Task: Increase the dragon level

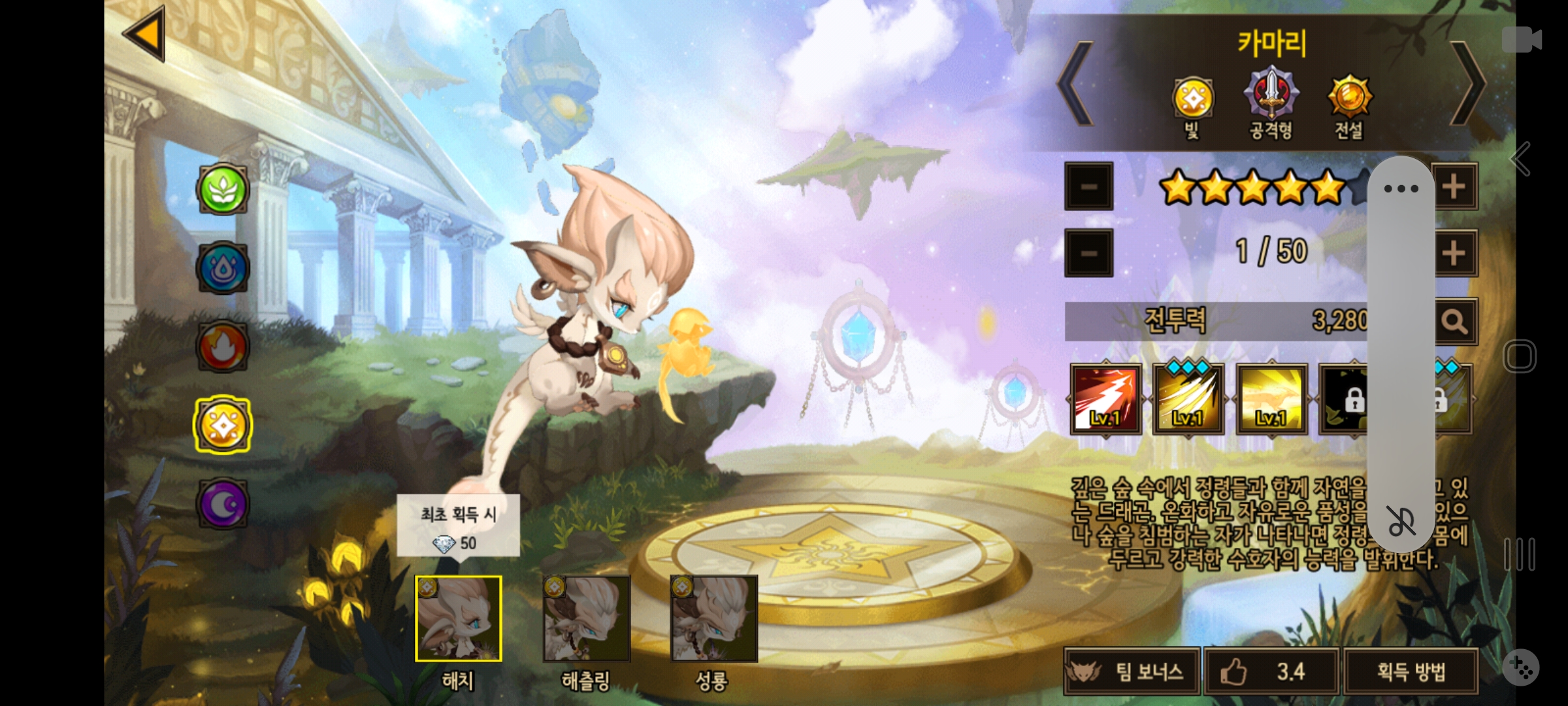Action: click(x=1454, y=253)
